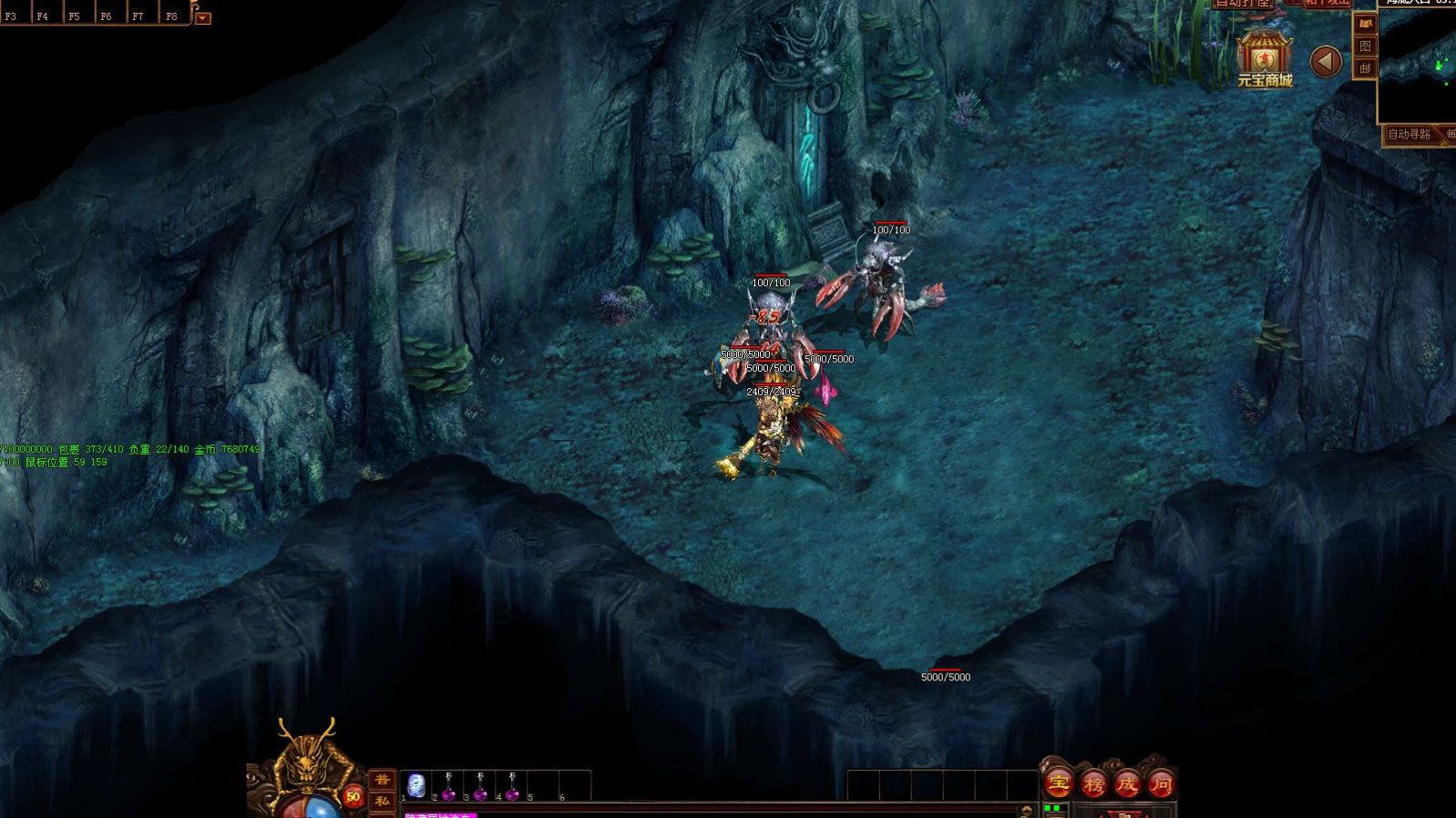The width and height of the screenshot is (1456, 818).
Task: Click the round left-arrow collapse button
Action: (1326, 61)
